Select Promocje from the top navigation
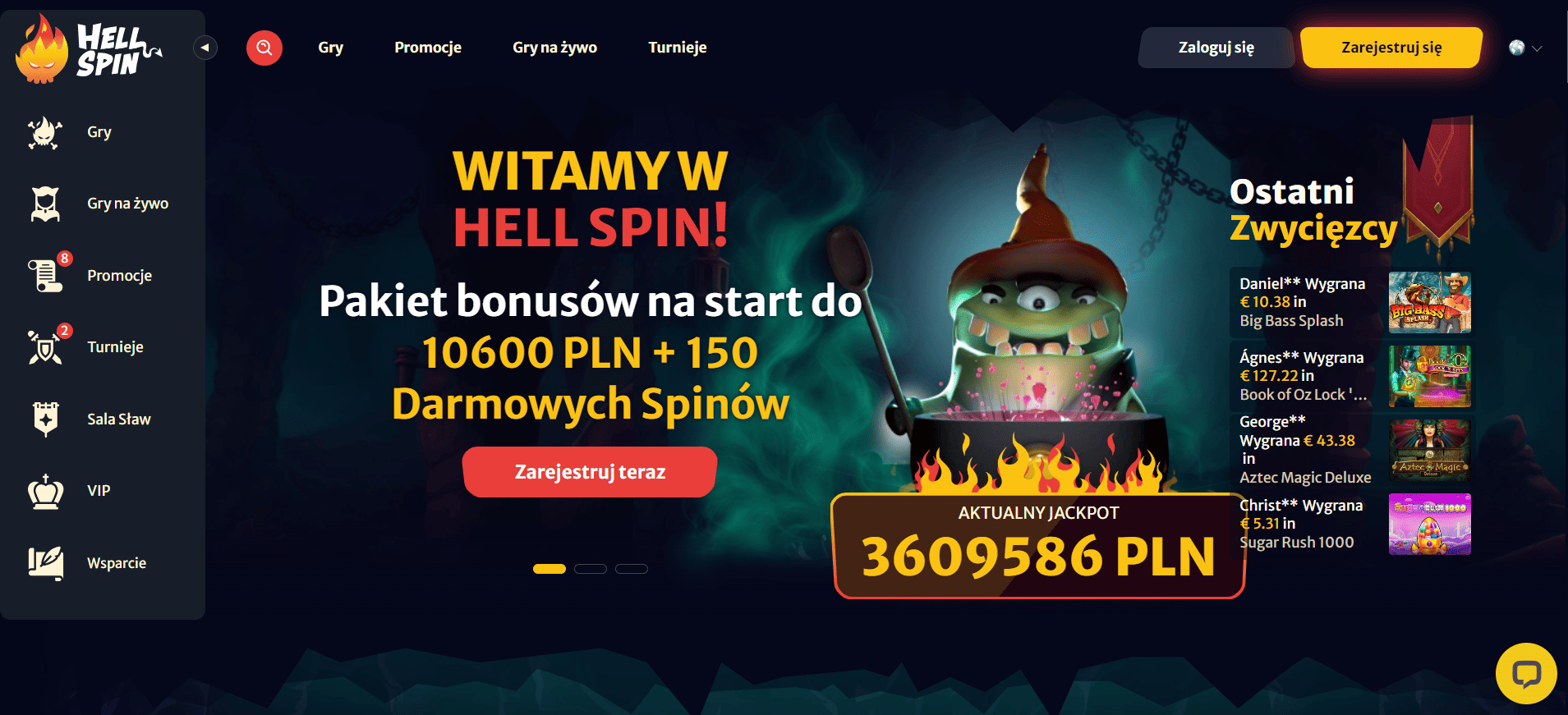 pos(428,48)
